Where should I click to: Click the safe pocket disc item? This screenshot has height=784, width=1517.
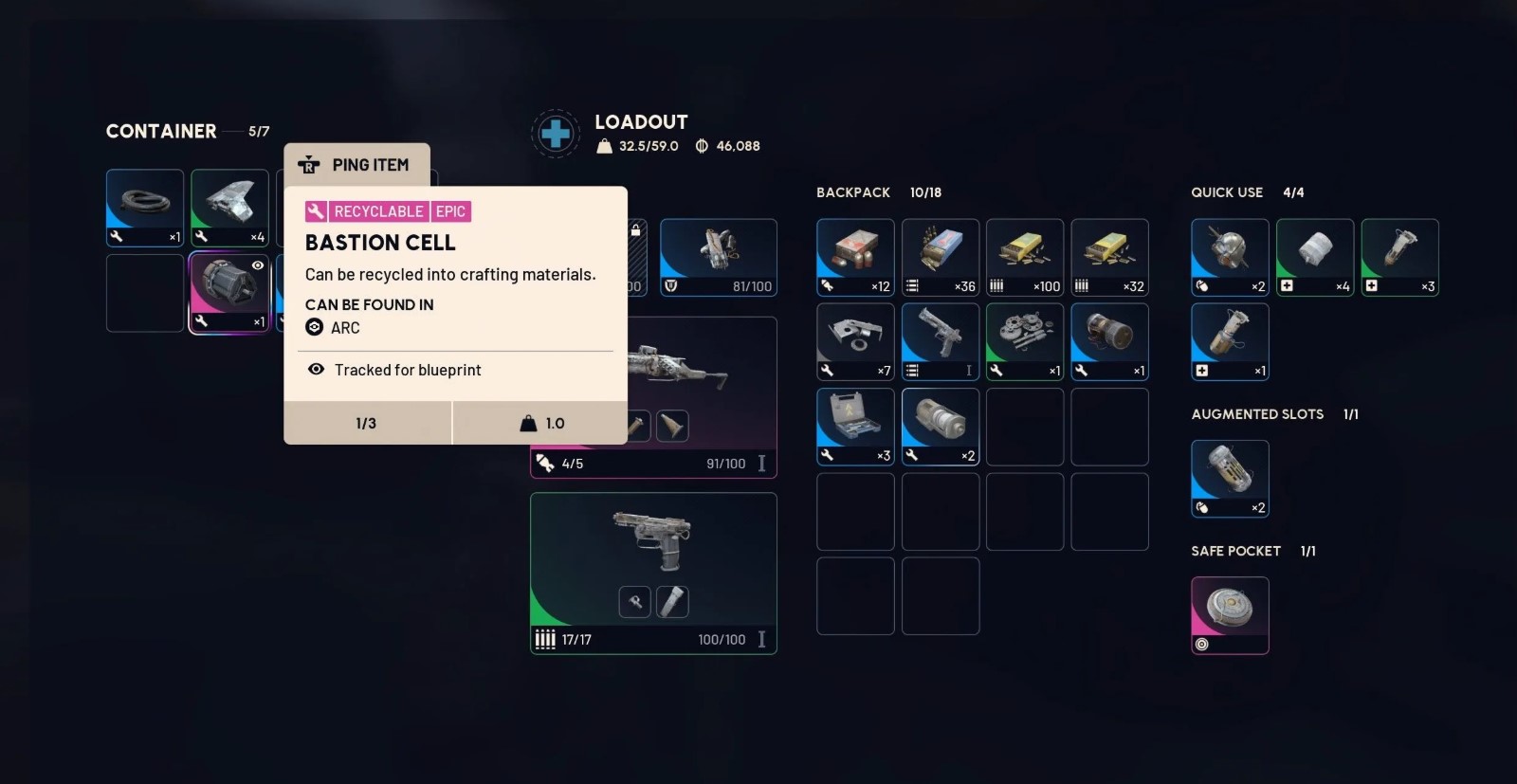[1230, 614]
